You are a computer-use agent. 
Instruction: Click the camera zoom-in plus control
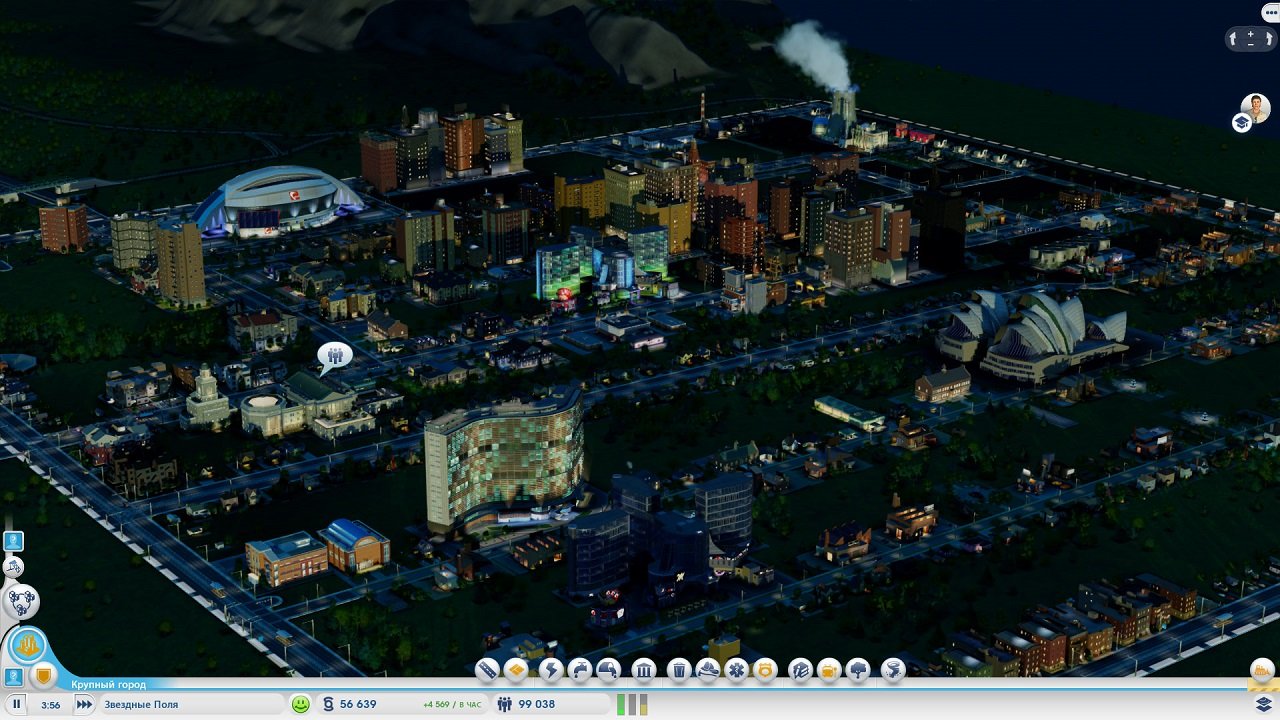(1253, 34)
